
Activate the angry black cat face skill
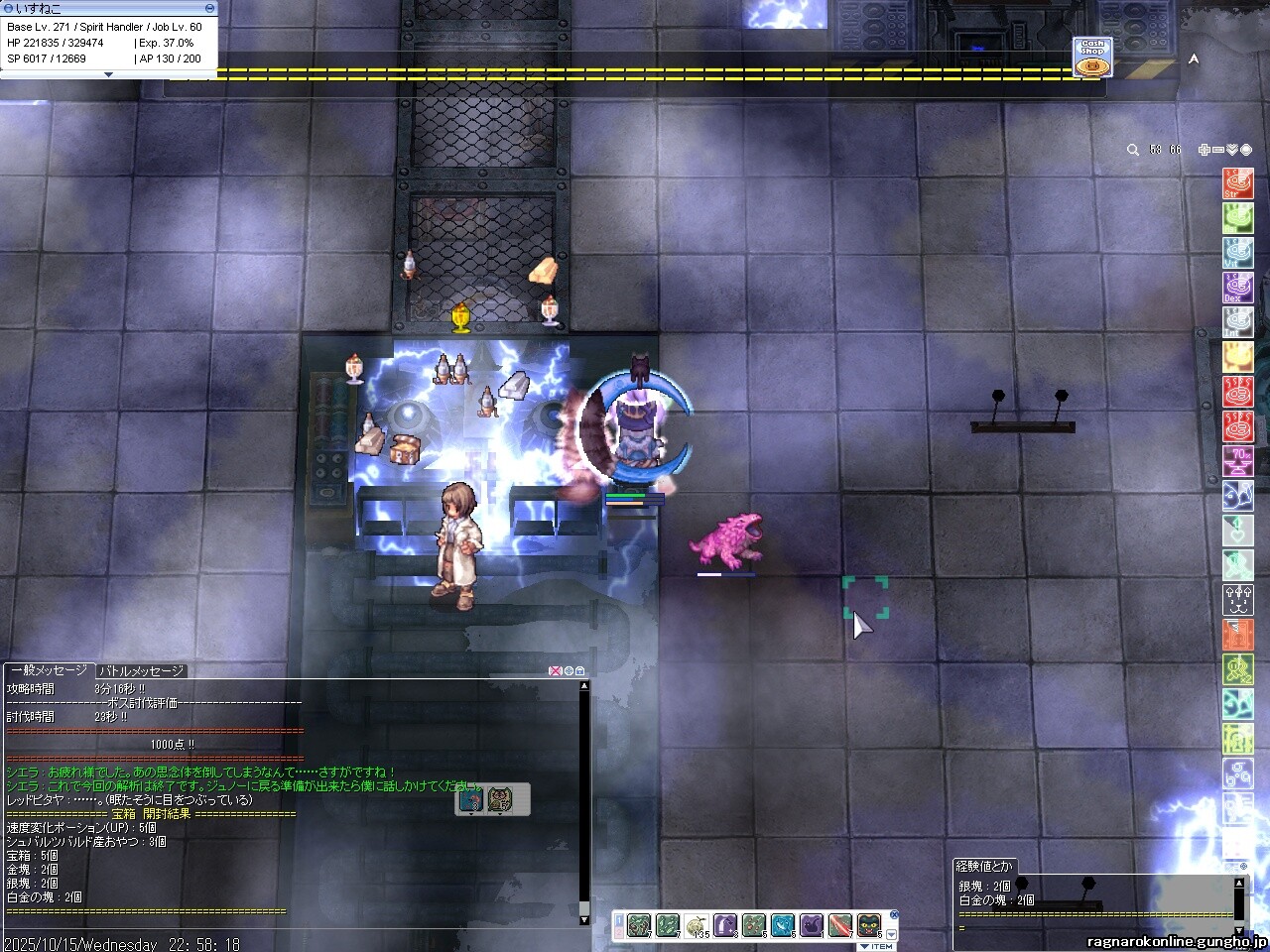point(869,925)
